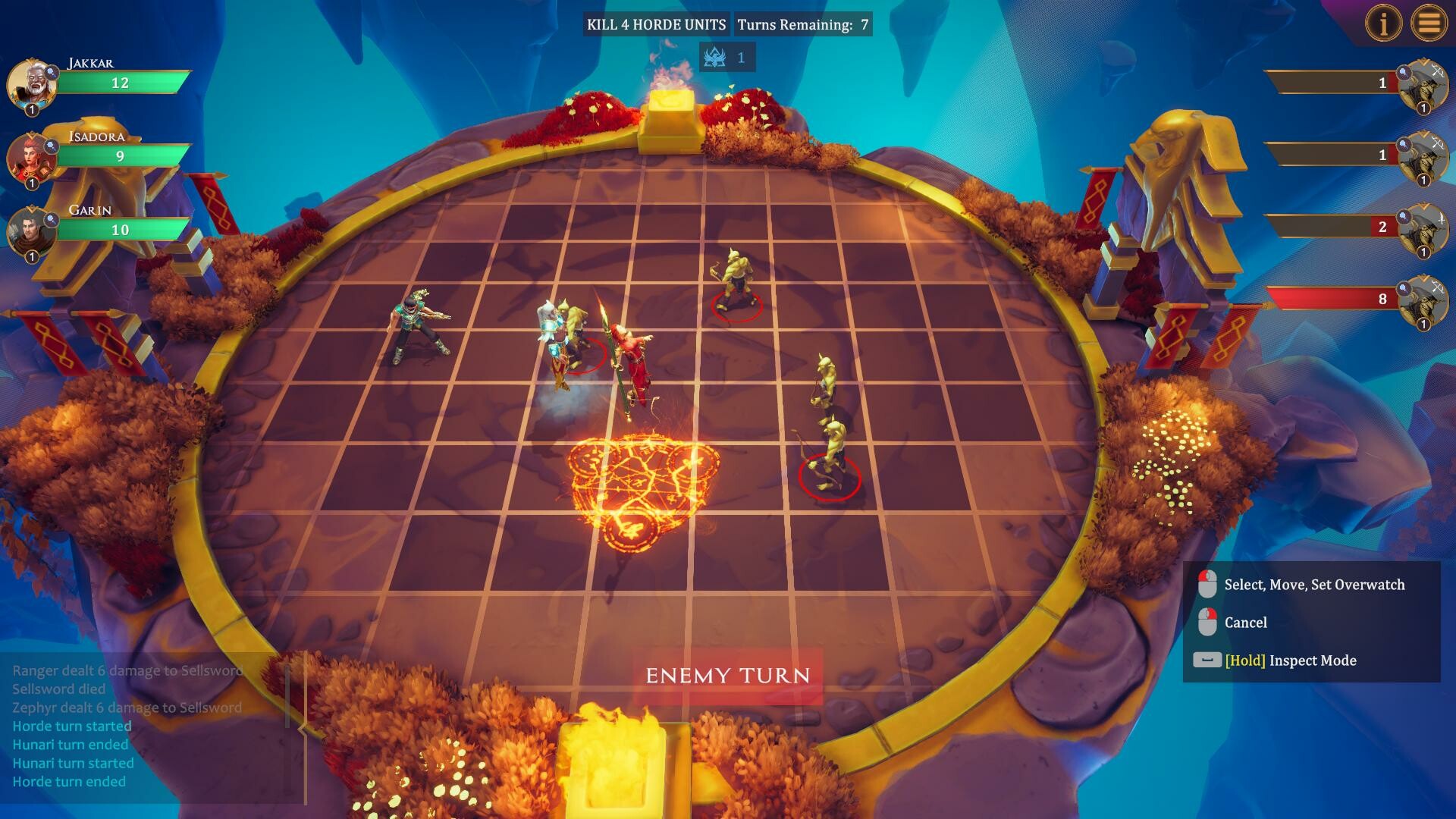
Task: Click the inspect icon on the topmost horde enemy
Action: 1404,72
